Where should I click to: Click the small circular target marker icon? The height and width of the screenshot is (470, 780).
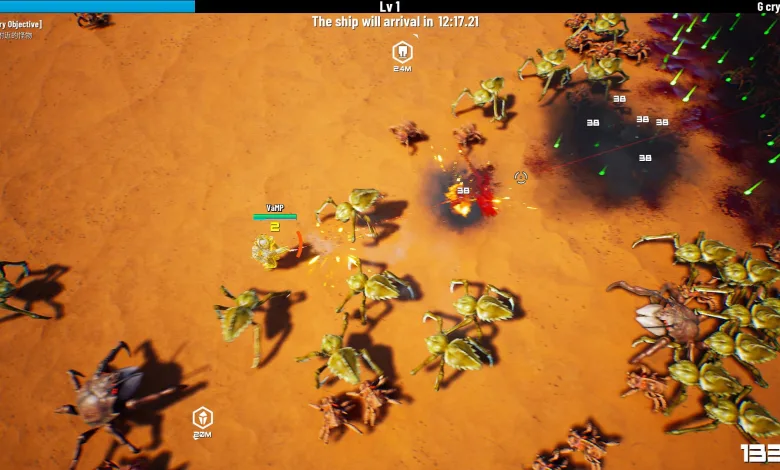521,177
